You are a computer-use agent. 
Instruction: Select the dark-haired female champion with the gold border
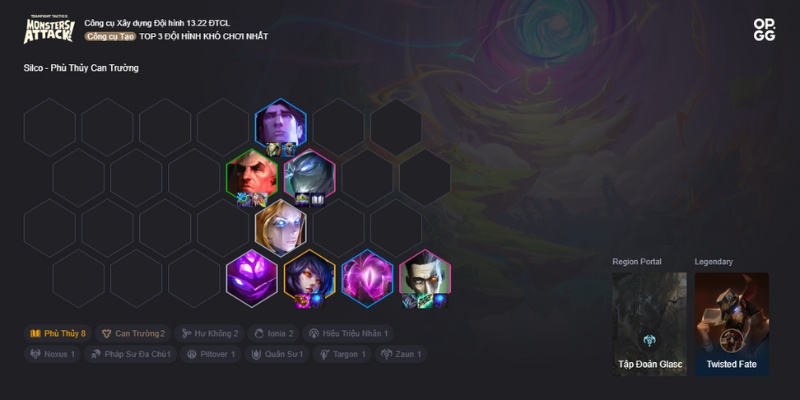[309, 276]
